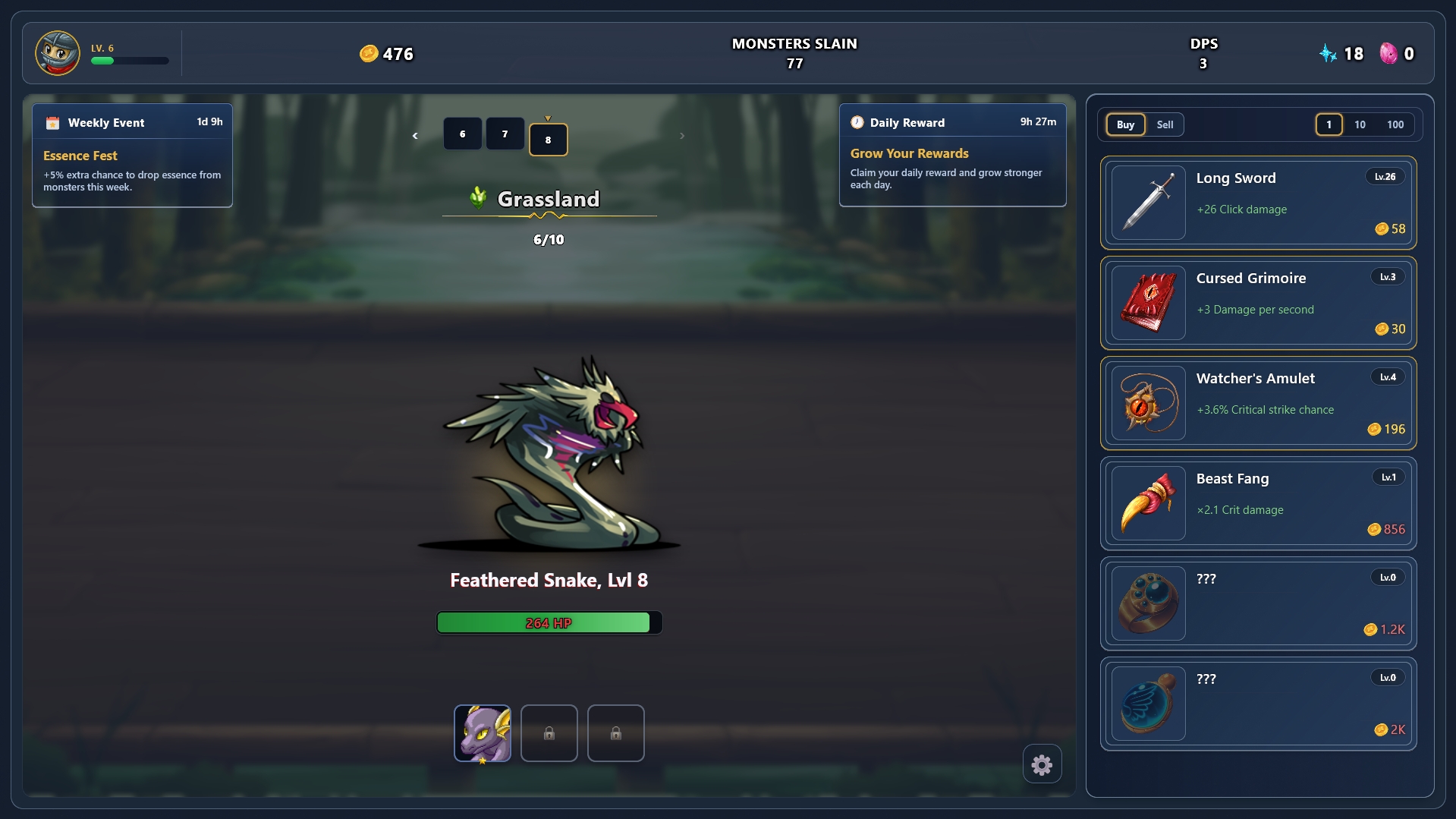Select the Buy tab in shop
Image resolution: width=1456 pixels, height=819 pixels.
[x=1125, y=124]
